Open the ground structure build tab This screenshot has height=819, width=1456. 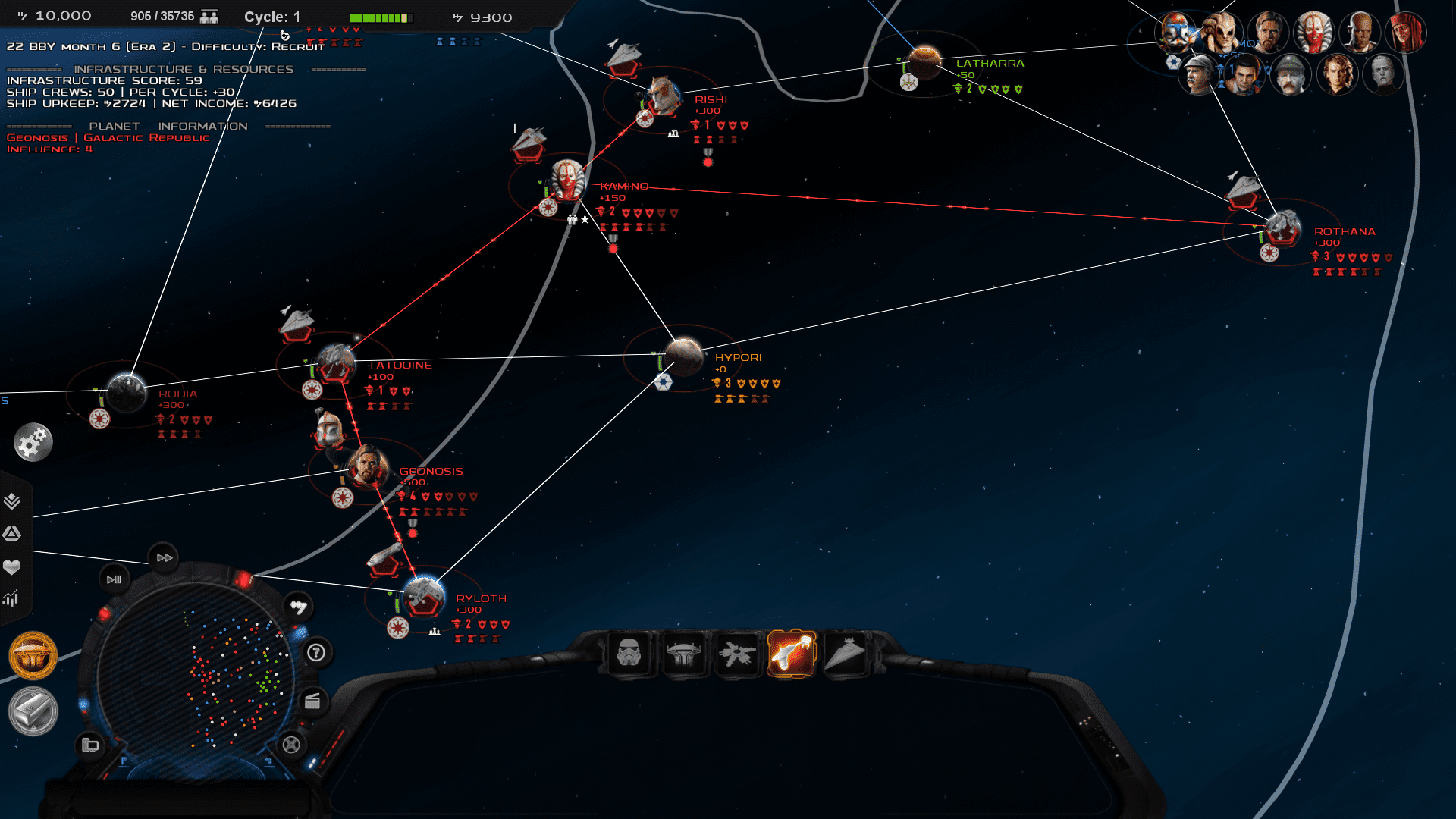683,653
